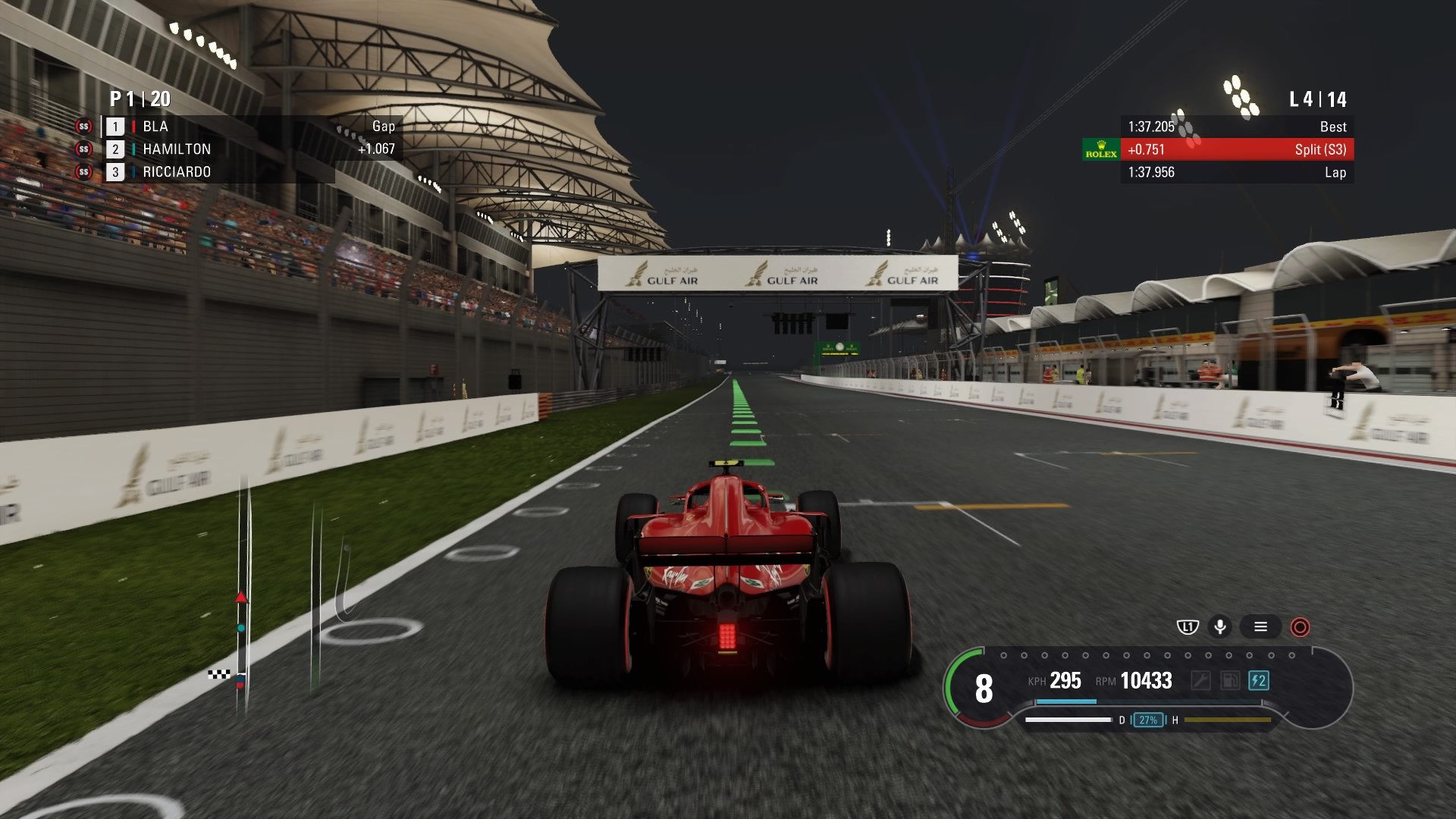The image size is (1456, 819).
Task: Click the fuel pump icon on the dashboard
Action: (1229, 680)
